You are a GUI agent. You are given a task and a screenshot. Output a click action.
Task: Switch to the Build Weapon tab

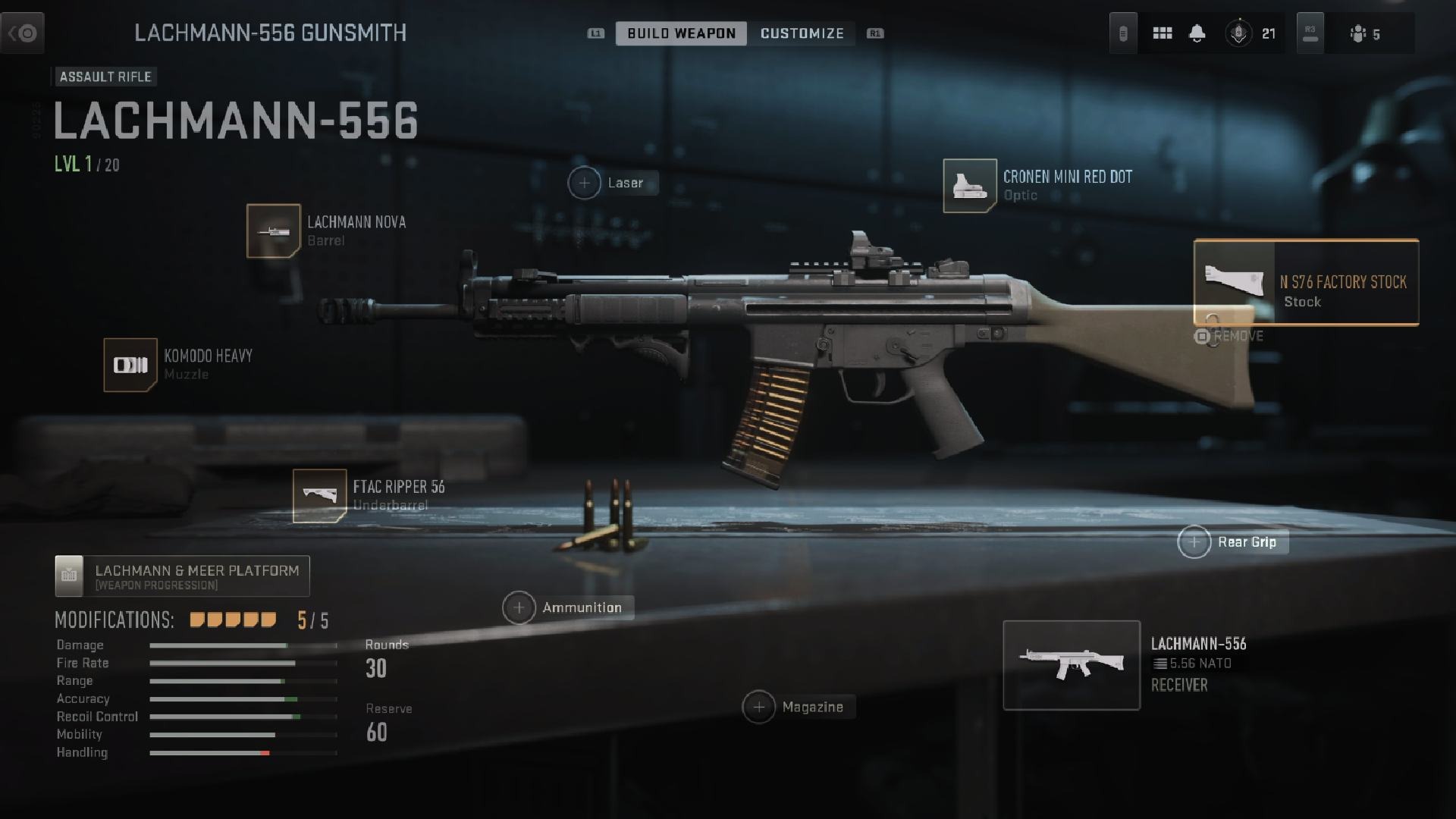point(681,33)
